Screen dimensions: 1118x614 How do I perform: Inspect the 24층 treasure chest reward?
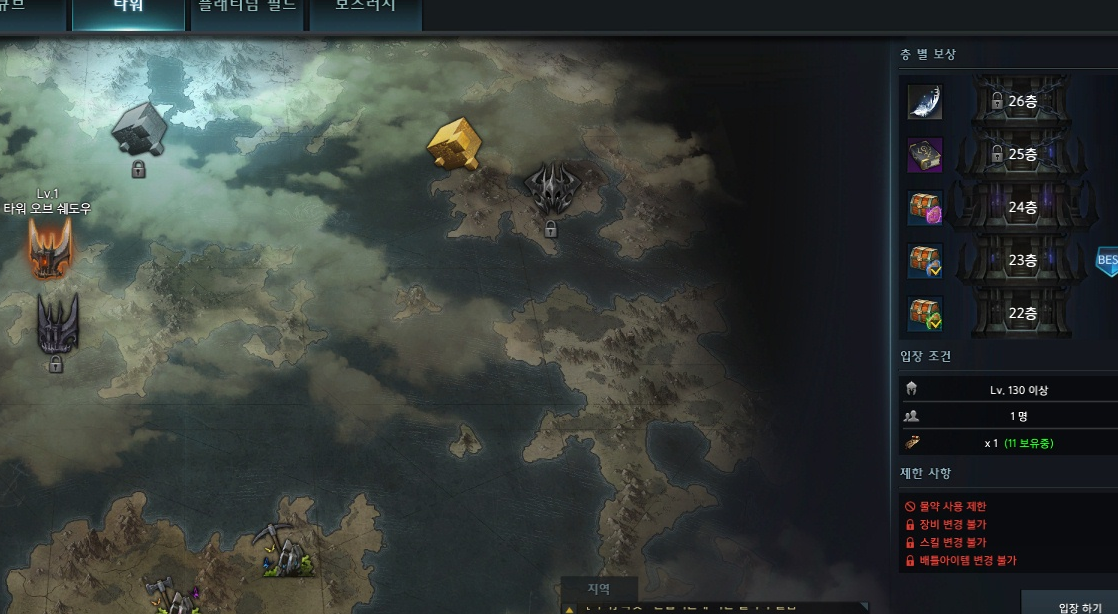(925, 209)
